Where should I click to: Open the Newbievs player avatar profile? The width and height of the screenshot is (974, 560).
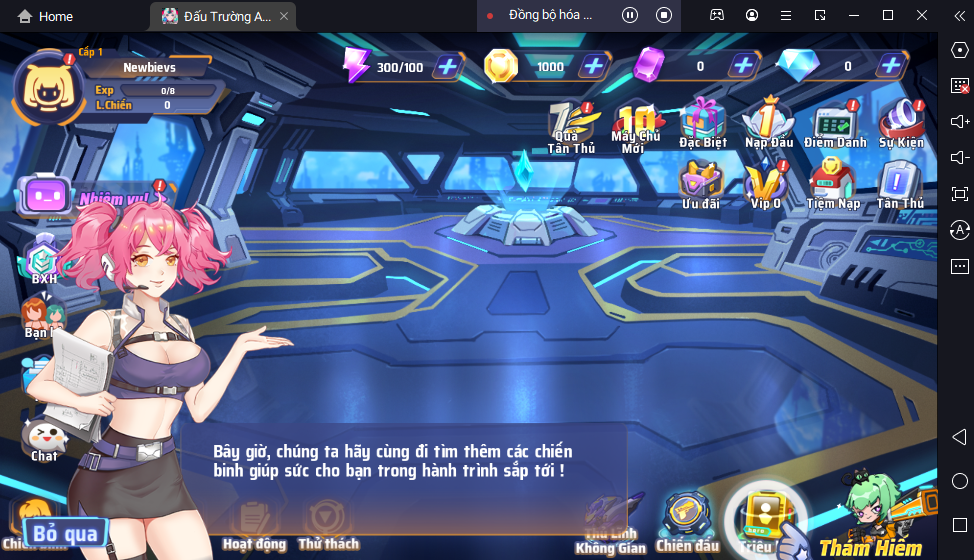click(44, 87)
